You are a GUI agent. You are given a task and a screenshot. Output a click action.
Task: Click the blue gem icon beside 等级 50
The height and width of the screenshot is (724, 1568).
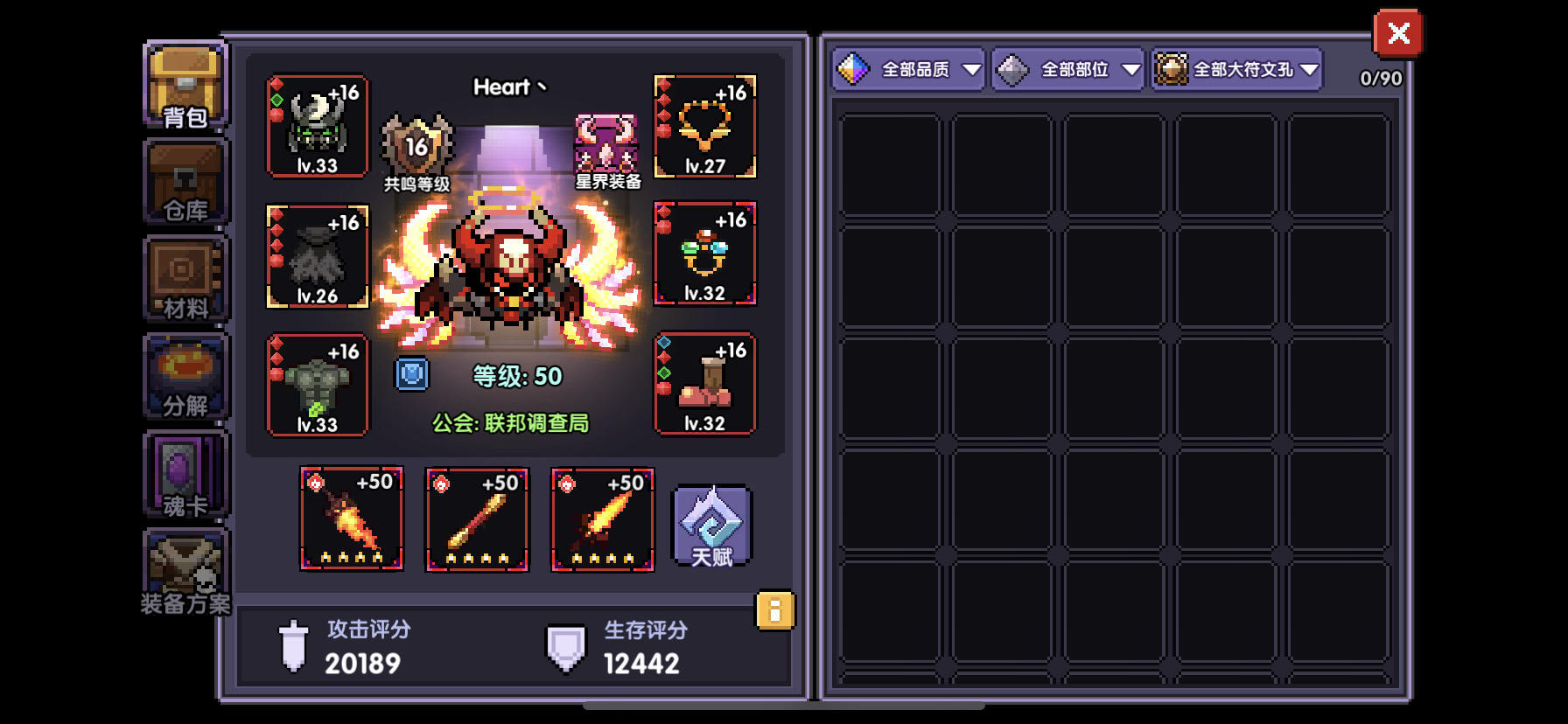click(411, 374)
